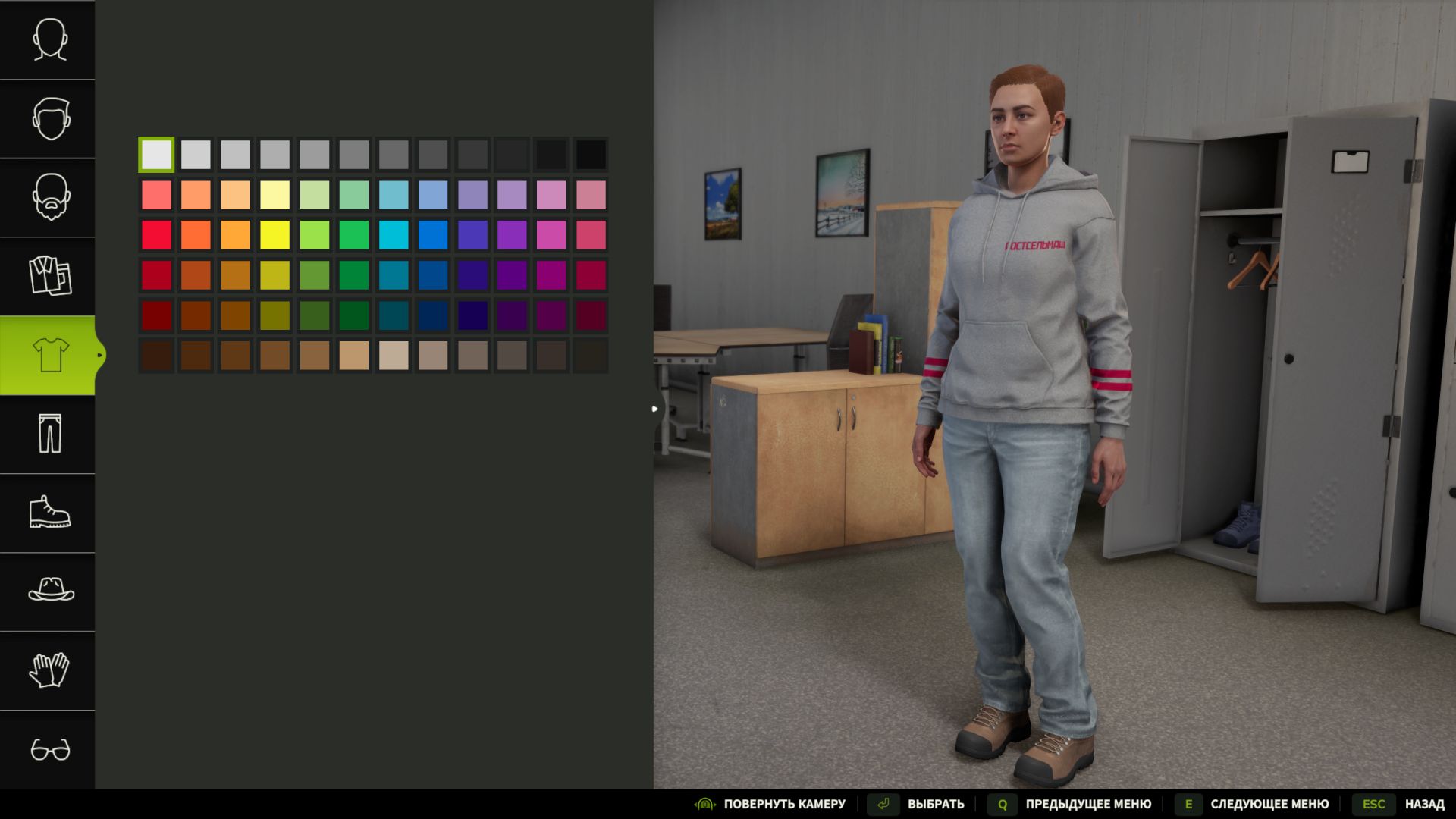Pick the bright yellow color swatch
Image resolution: width=1456 pixels, height=819 pixels.
275,235
